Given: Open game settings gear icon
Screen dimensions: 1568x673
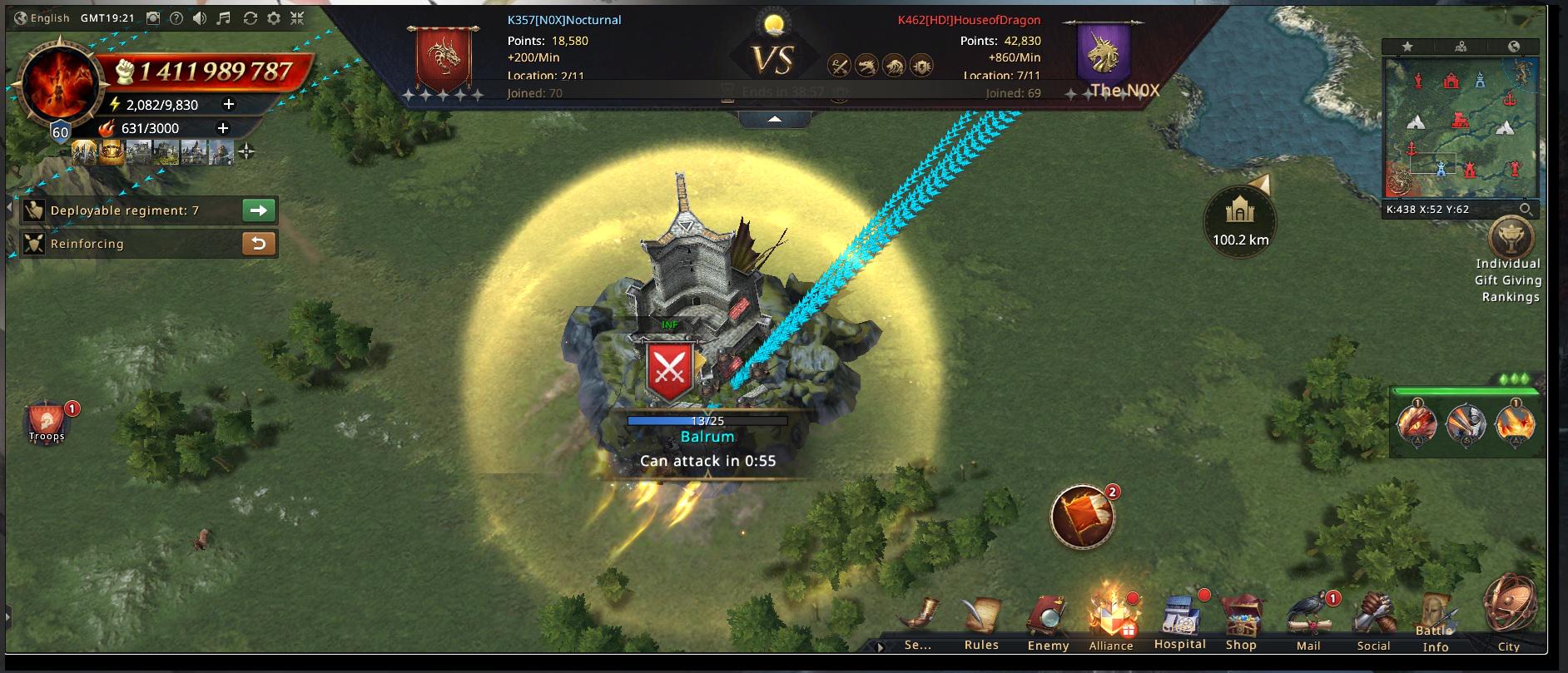Looking at the screenshot, I should [x=273, y=18].
